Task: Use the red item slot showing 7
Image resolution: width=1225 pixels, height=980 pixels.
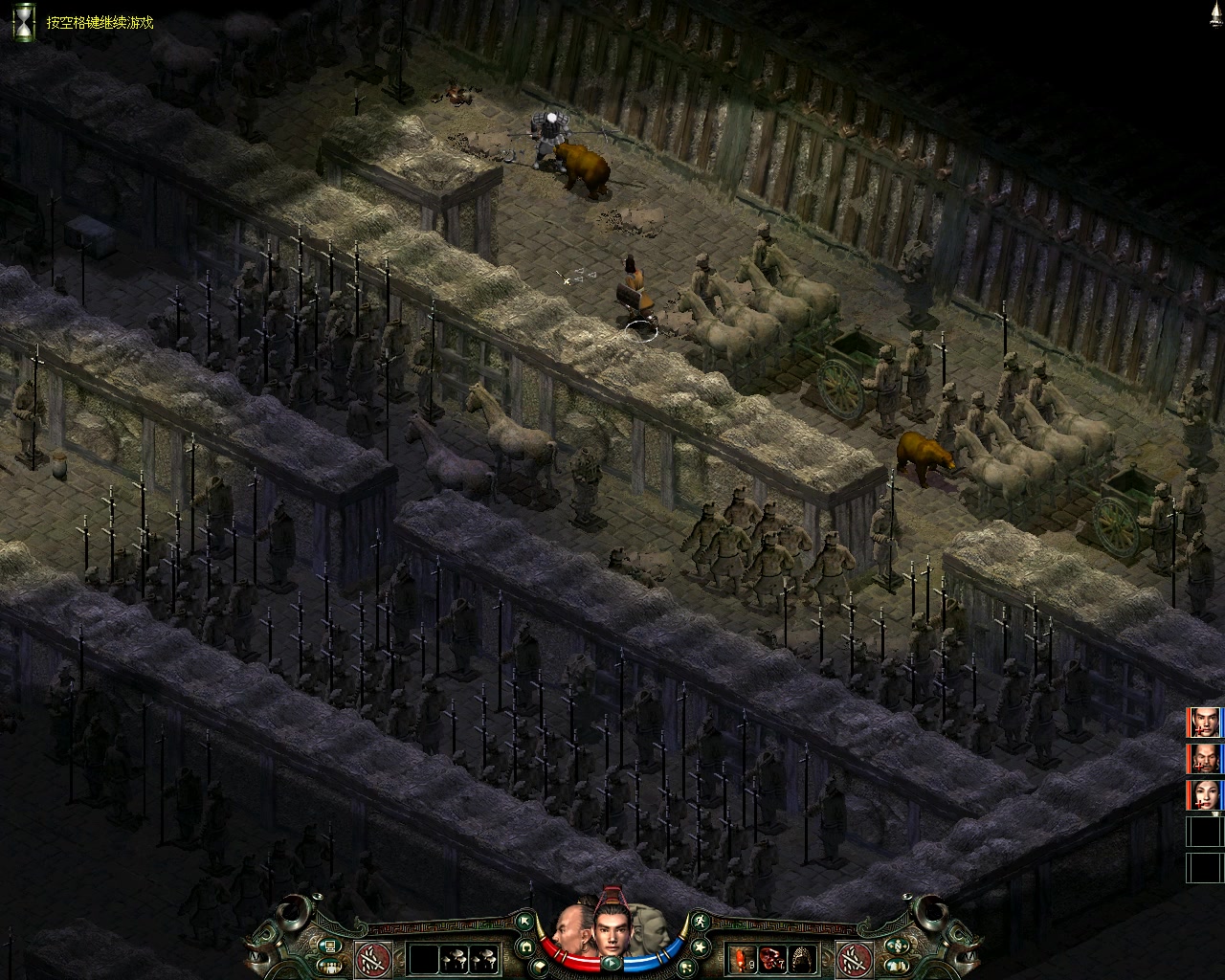Action: pos(773,957)
